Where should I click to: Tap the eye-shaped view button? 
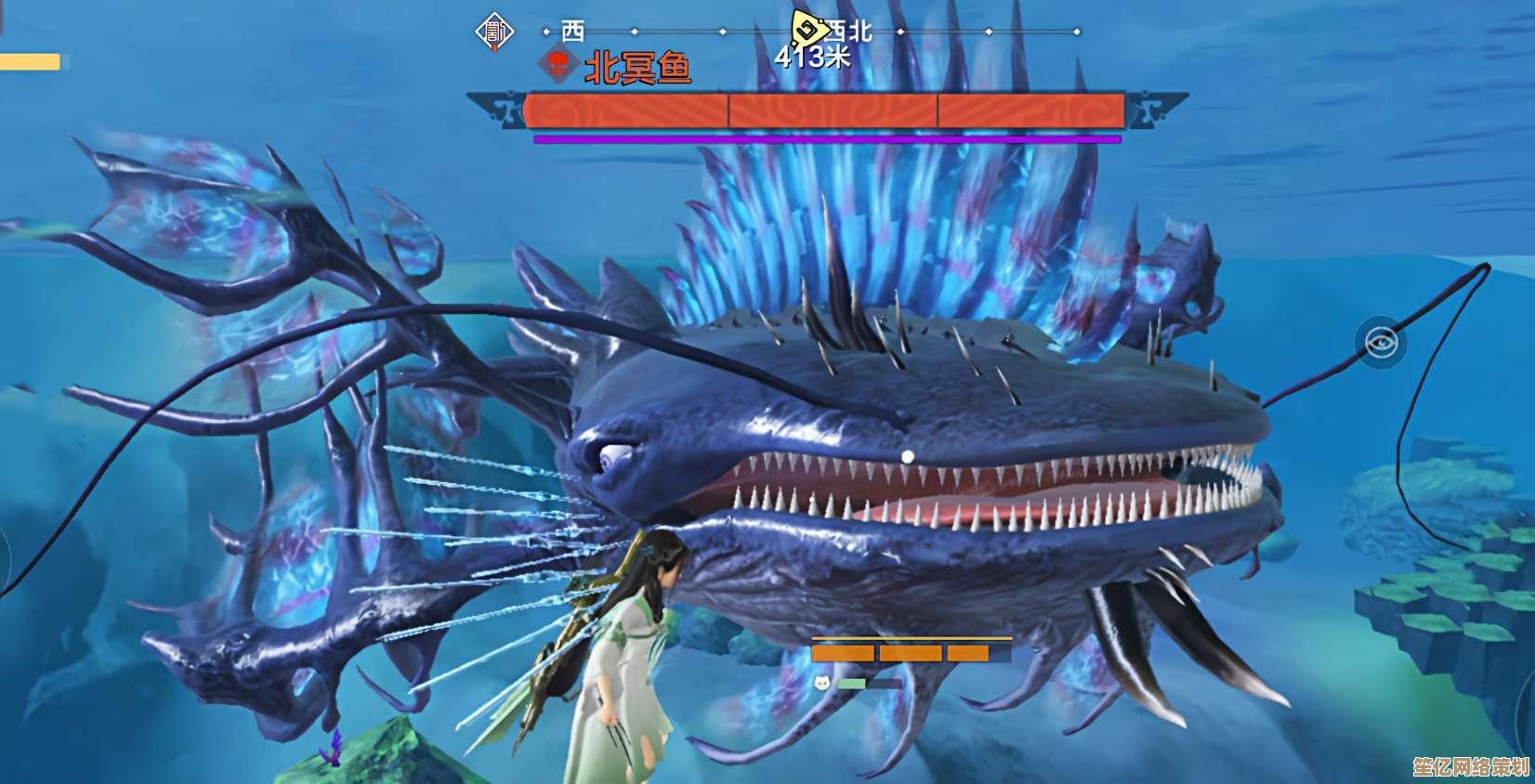tap(1380, 343)
